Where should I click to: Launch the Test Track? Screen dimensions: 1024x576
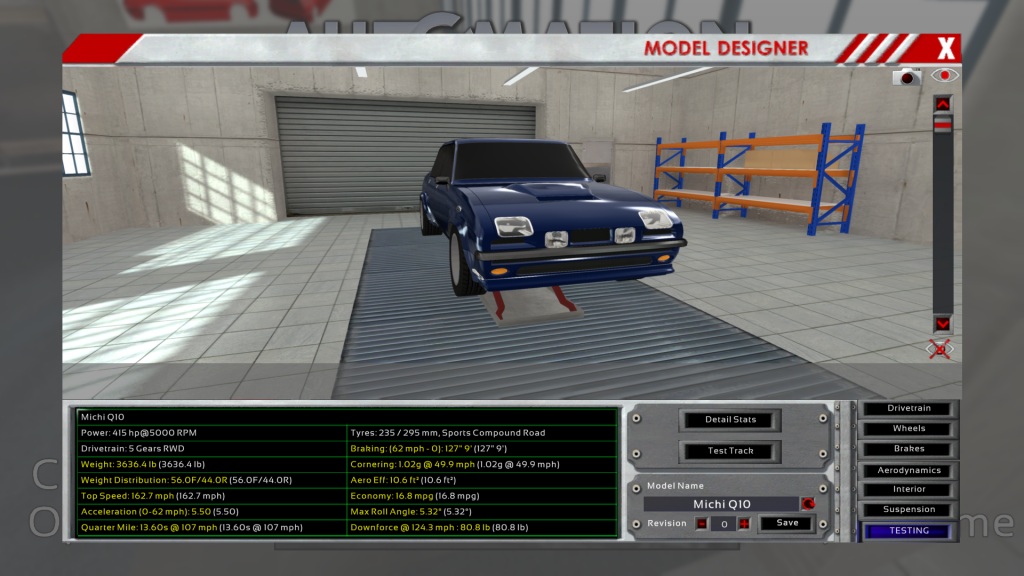pyautogui.click(x=731, y=451)
